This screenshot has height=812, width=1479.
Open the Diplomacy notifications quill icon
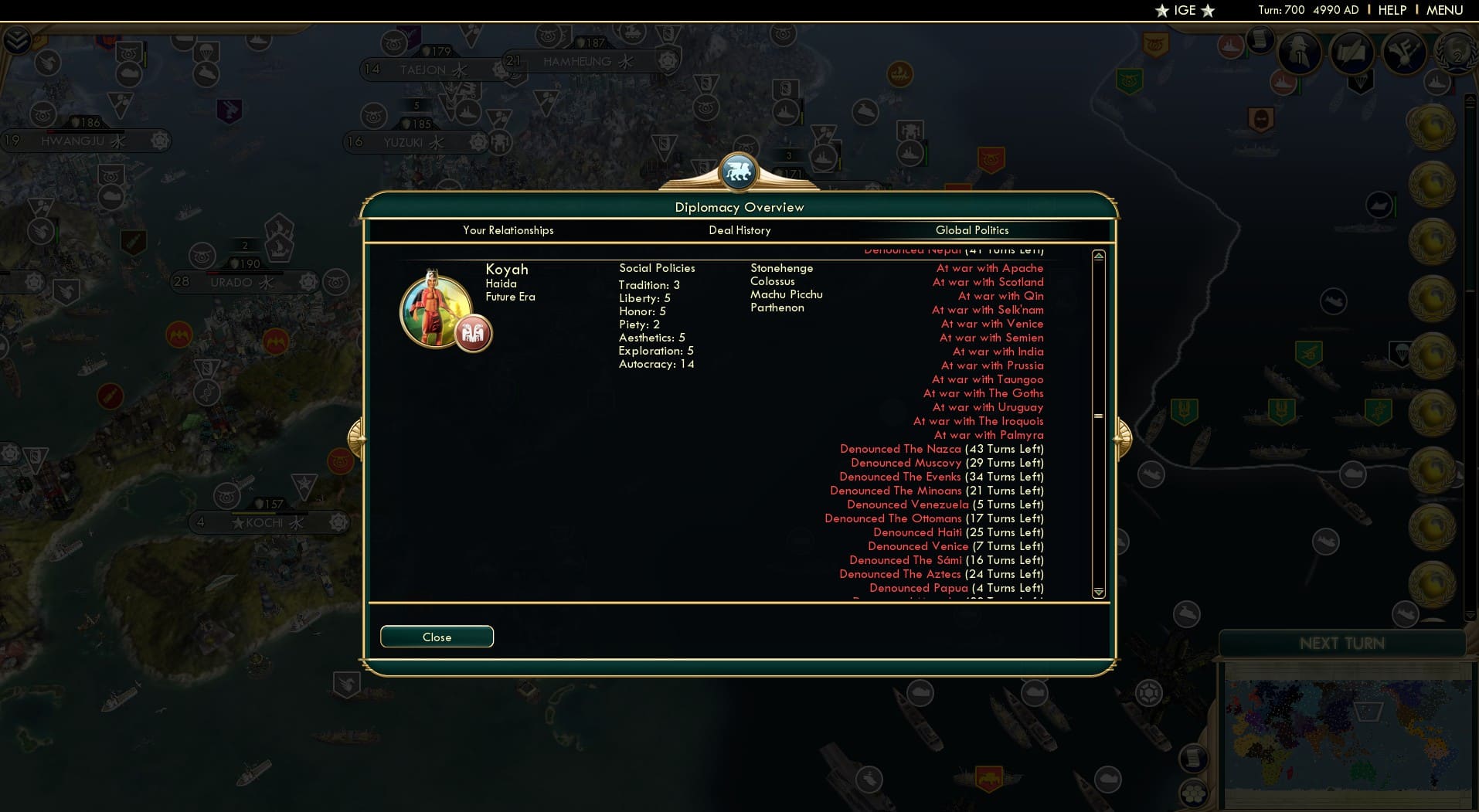pyautogui.click(x=1351, y=53)
